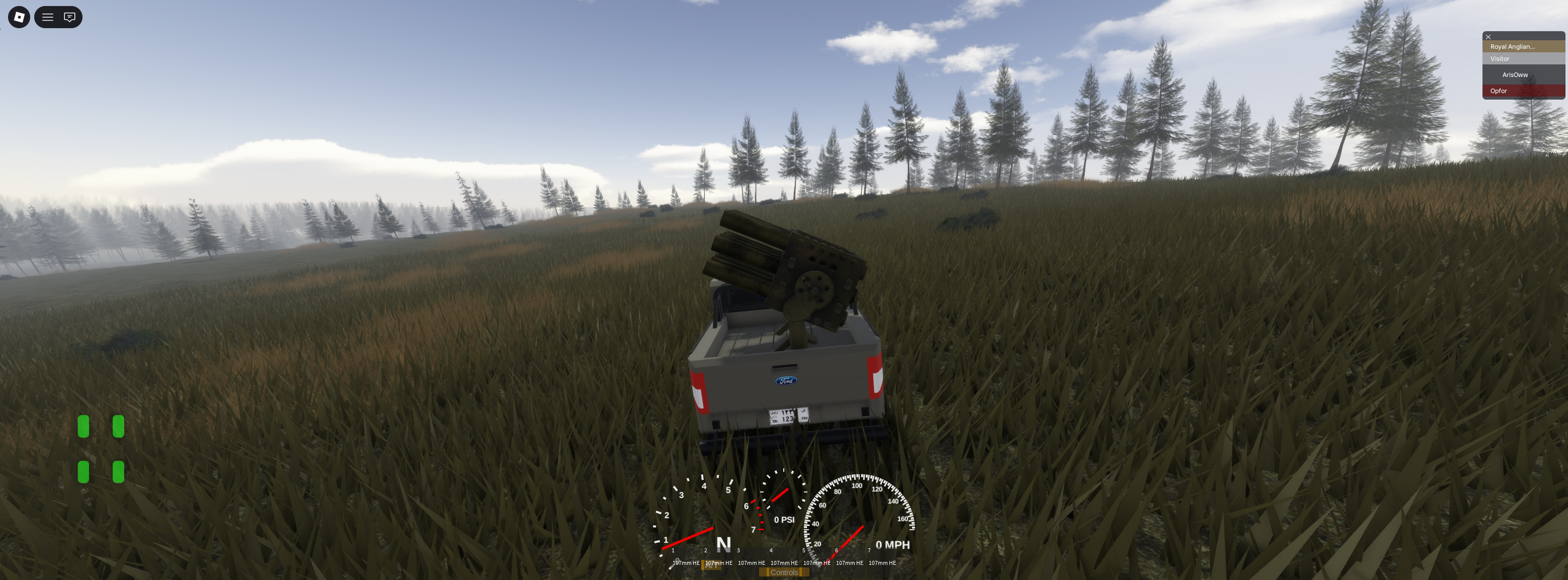Open the Roblox main menu

click(x=19, y=17)
